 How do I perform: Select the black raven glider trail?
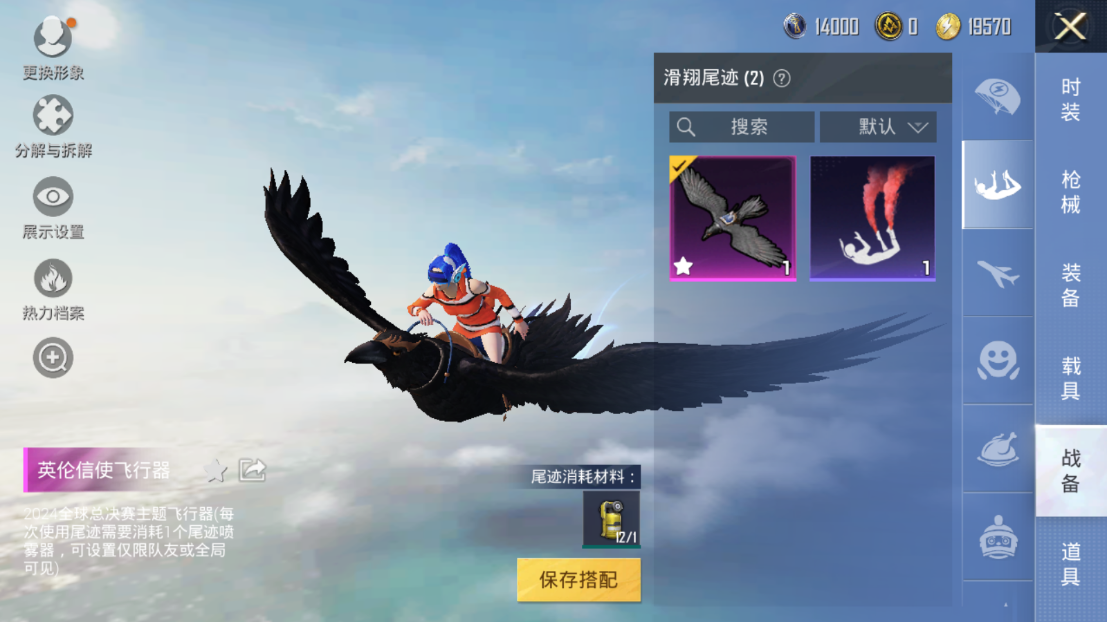point(732,218)
